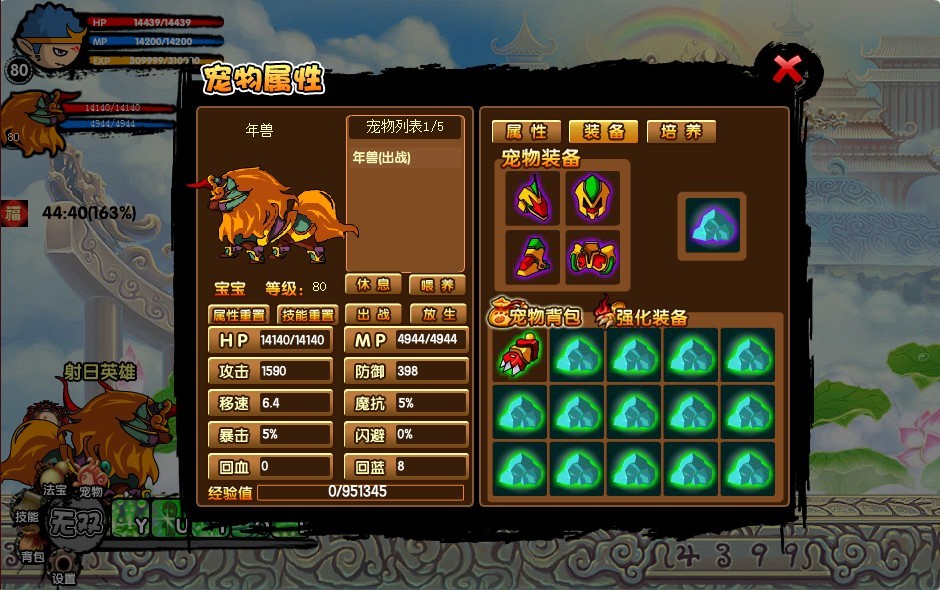This screenshot has height=590, width=940.
Task: Select the equipped red and gold pet boot
Action: pyautogui.click(x=532, y=258)
